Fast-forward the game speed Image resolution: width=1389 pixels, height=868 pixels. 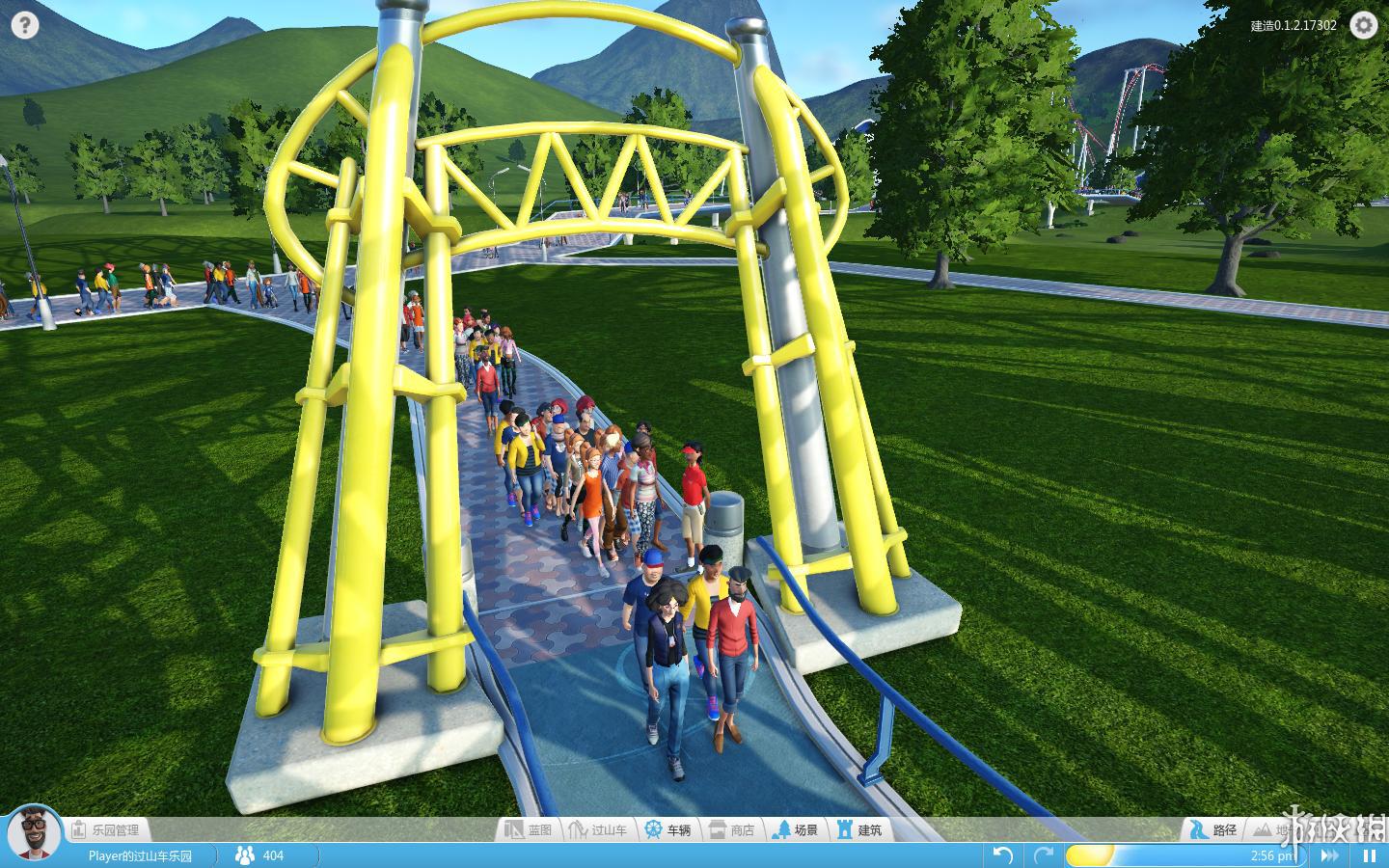coord(1330,855)
